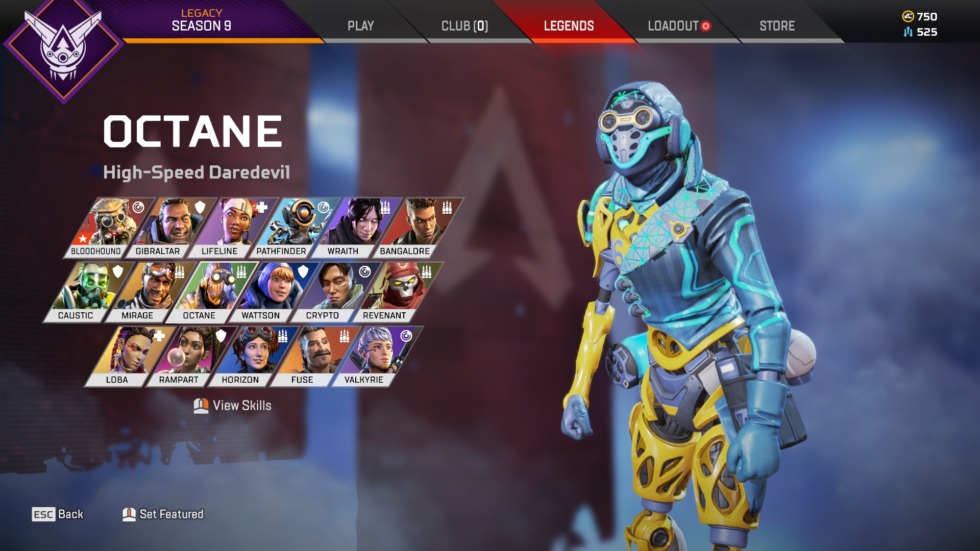
Task: Go to the Store tab
Action: [777, 26]
